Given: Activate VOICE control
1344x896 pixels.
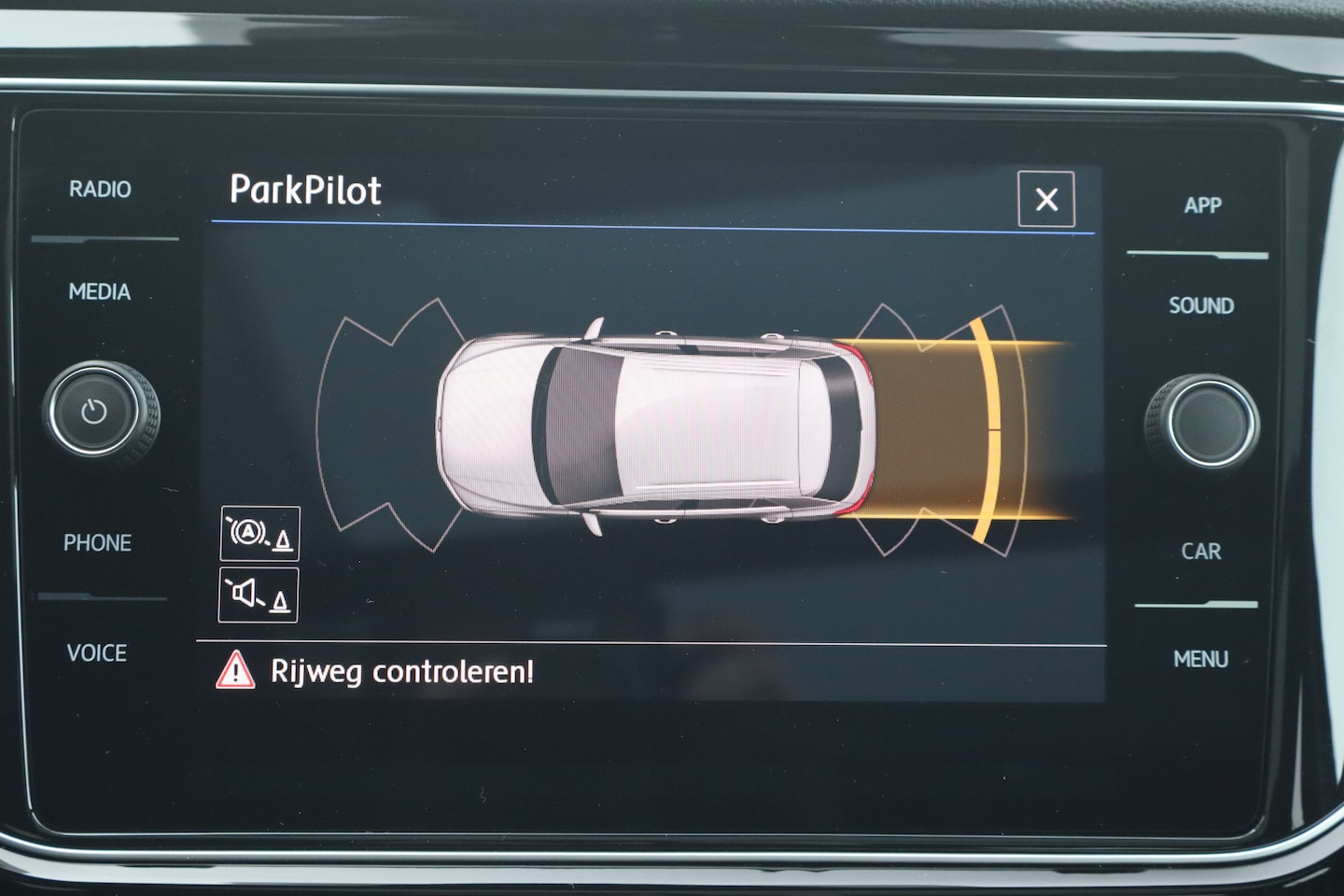Looking at the screenshot, I should click(x=97, y=653).
